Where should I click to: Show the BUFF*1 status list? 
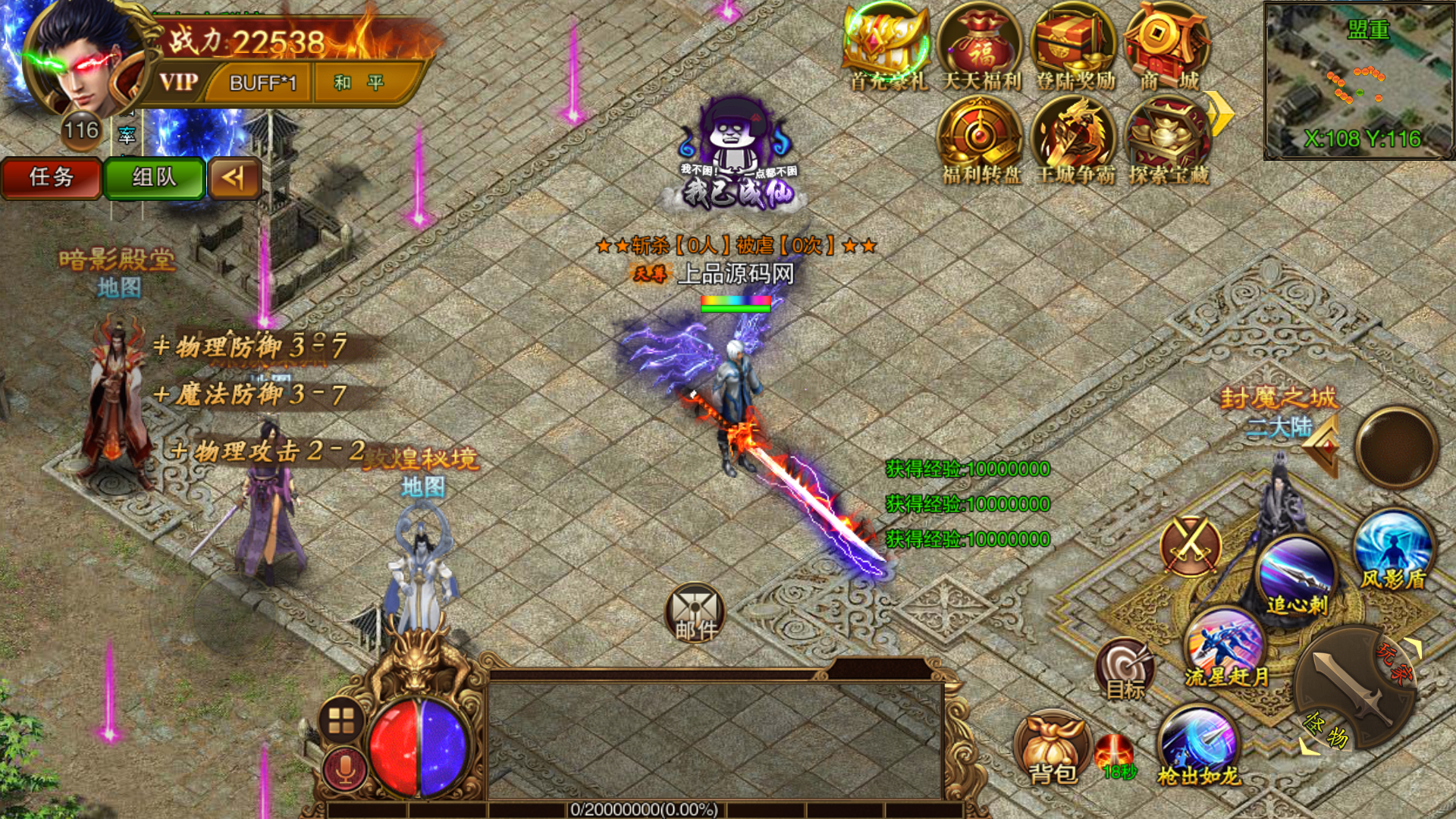[262, 83]
